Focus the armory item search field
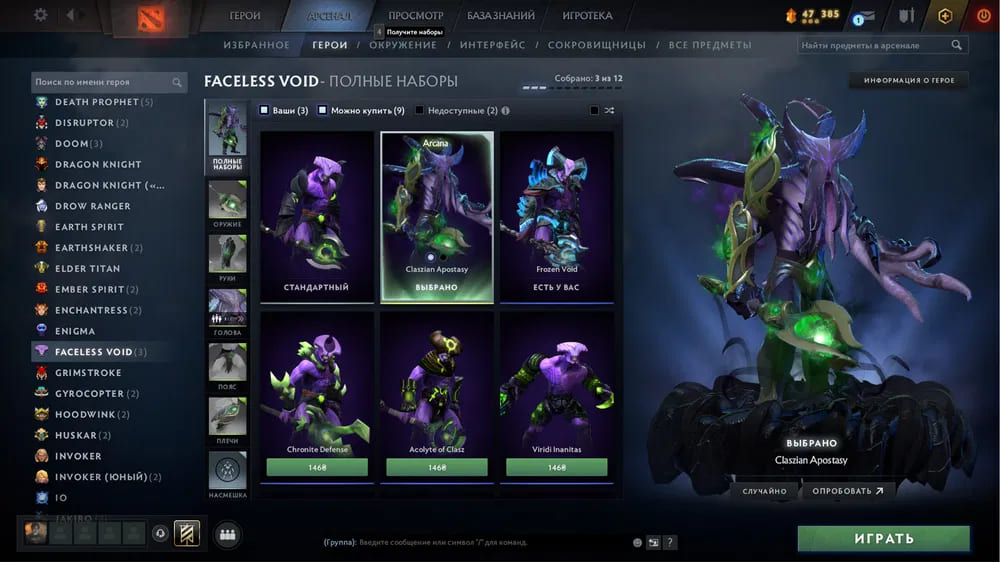The height and width of the screenshot is (562, 1000). coord(875,45)
